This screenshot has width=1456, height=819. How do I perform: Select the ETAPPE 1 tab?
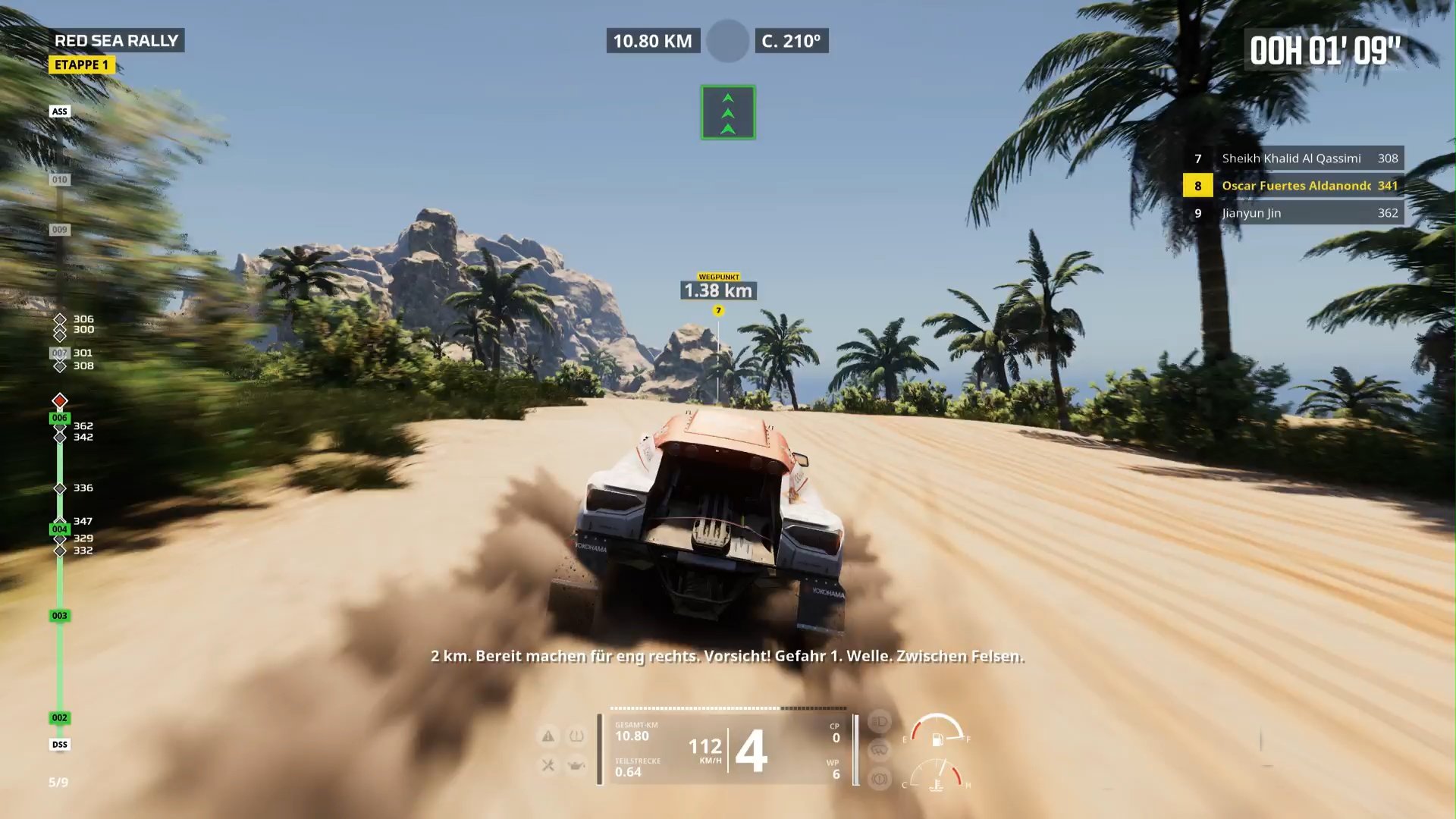[x=82, y=65]
